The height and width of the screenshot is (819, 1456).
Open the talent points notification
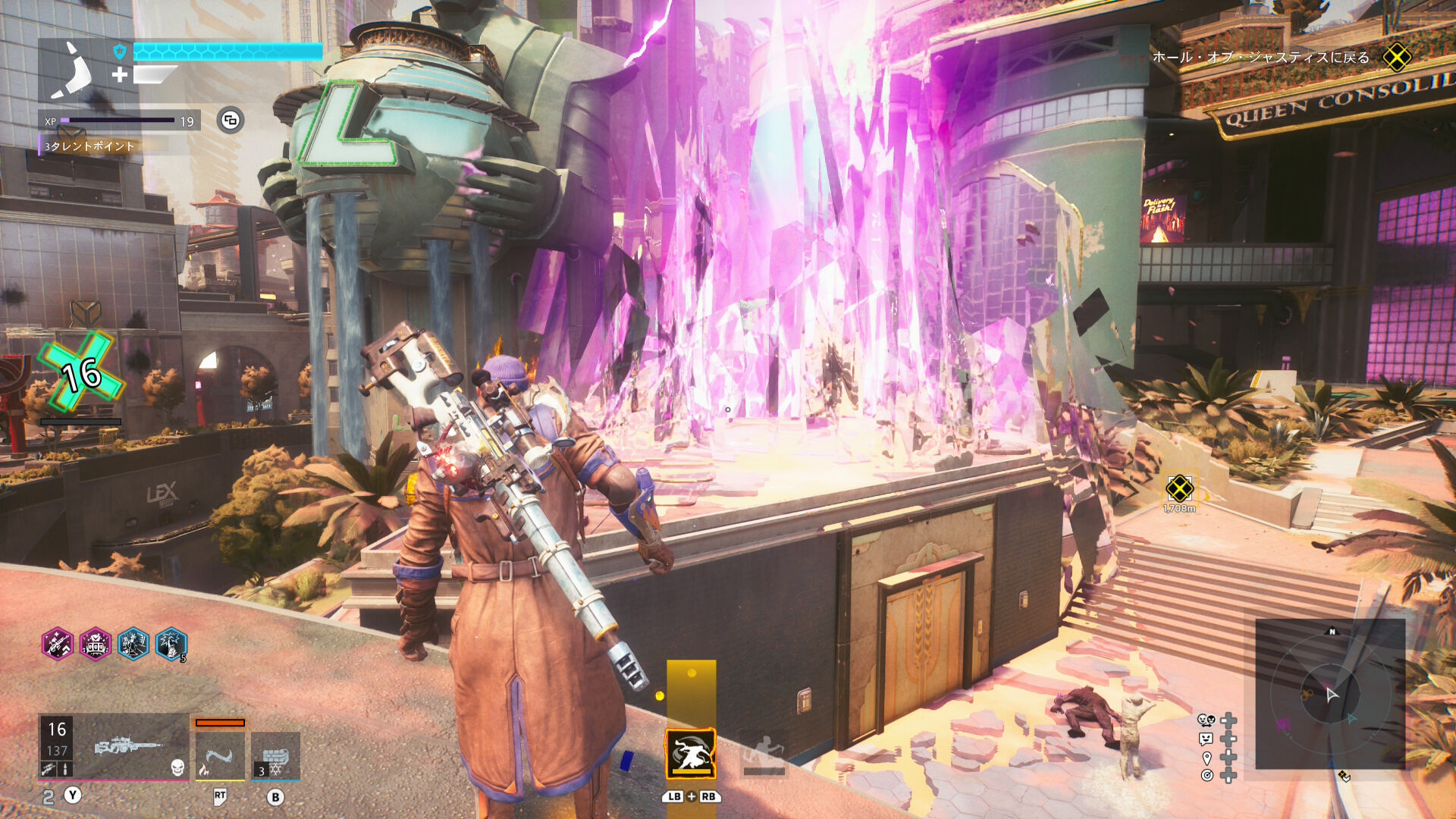pos(89,146)
